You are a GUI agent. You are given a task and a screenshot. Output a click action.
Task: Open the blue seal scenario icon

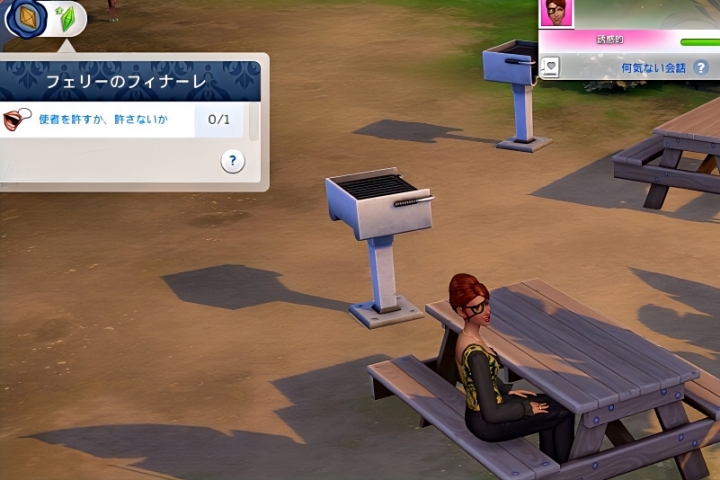(x=25, y=18)
